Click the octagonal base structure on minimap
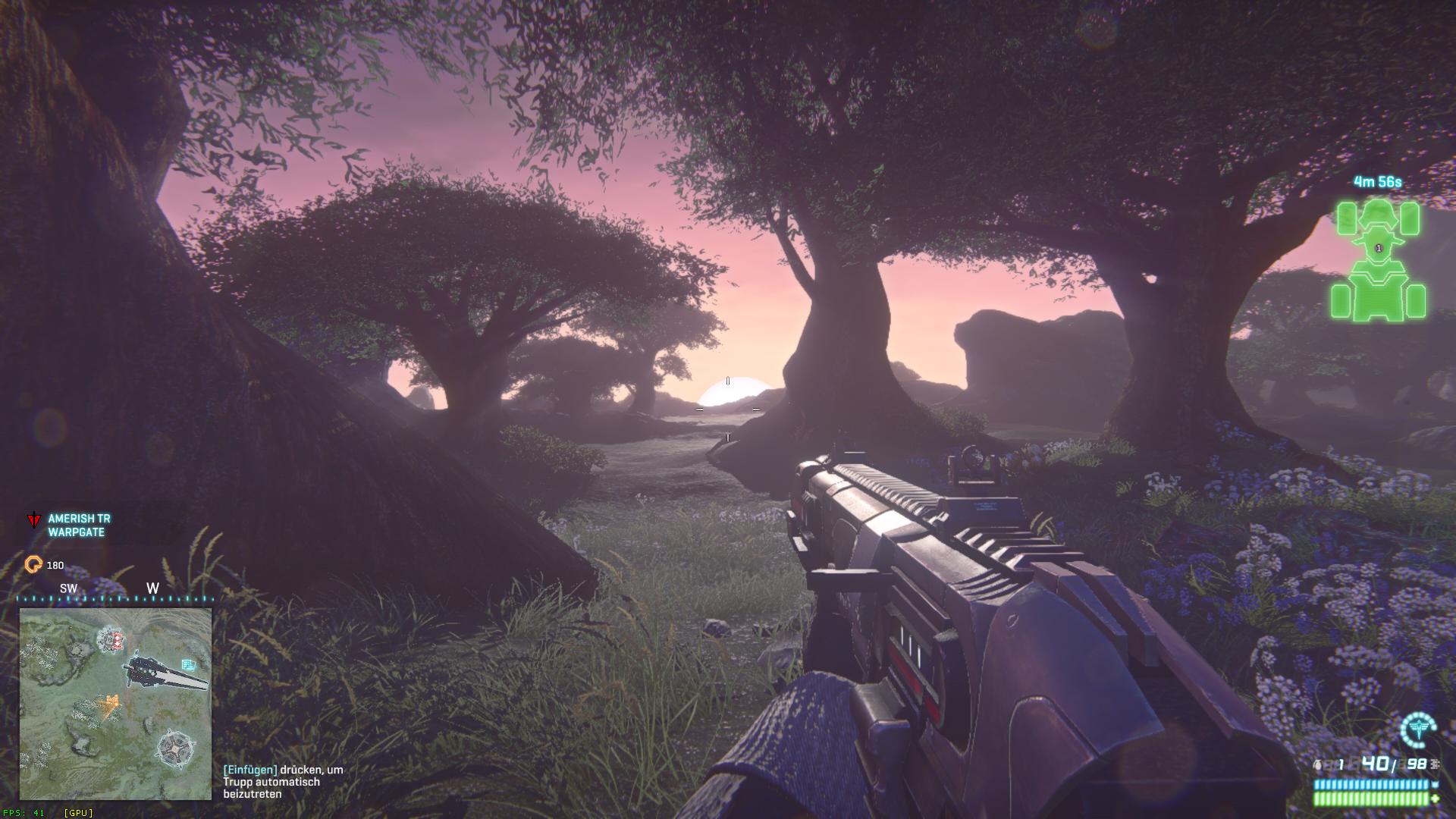 (176, 749)
